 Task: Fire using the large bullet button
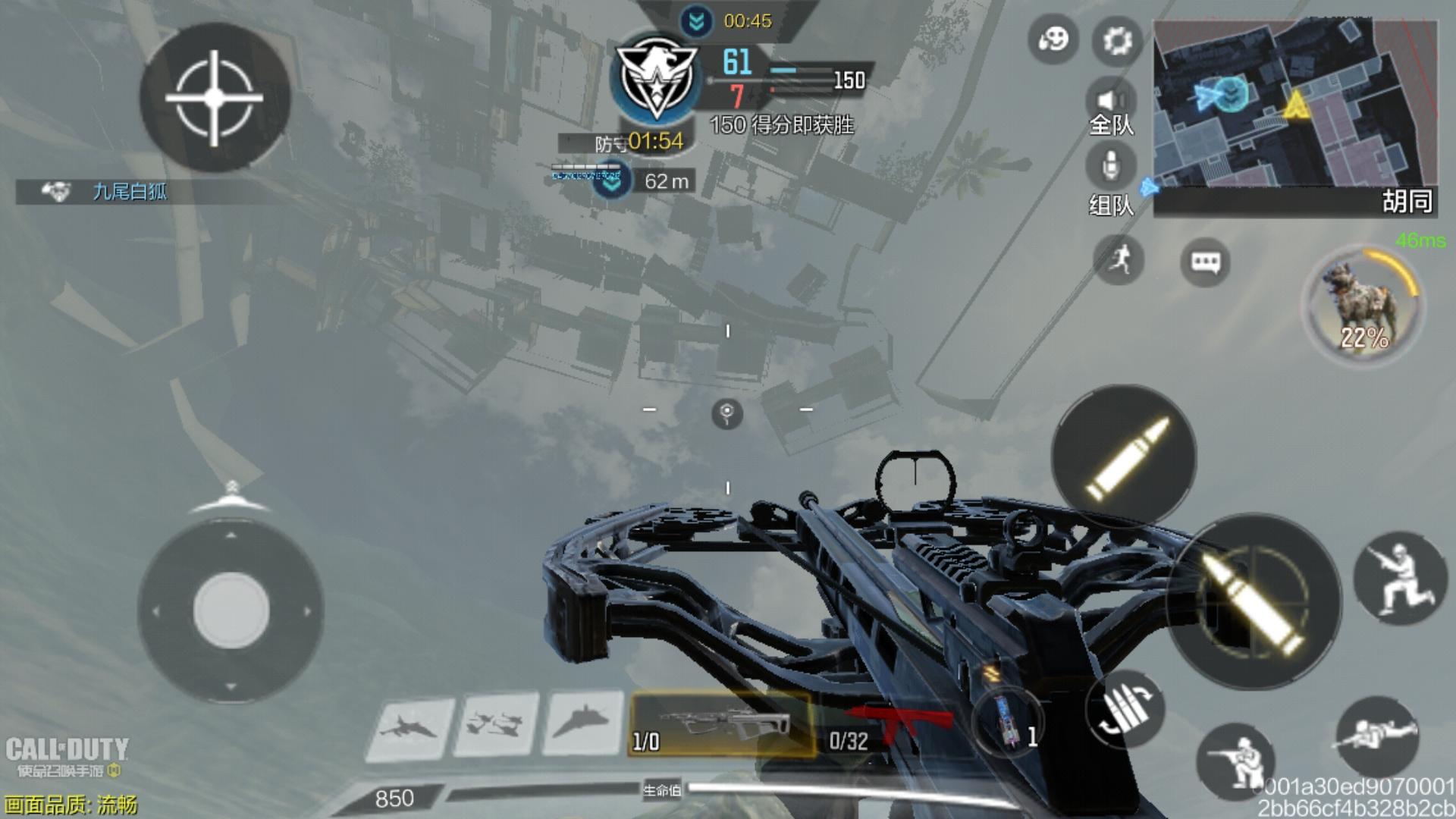(1253, 601)
